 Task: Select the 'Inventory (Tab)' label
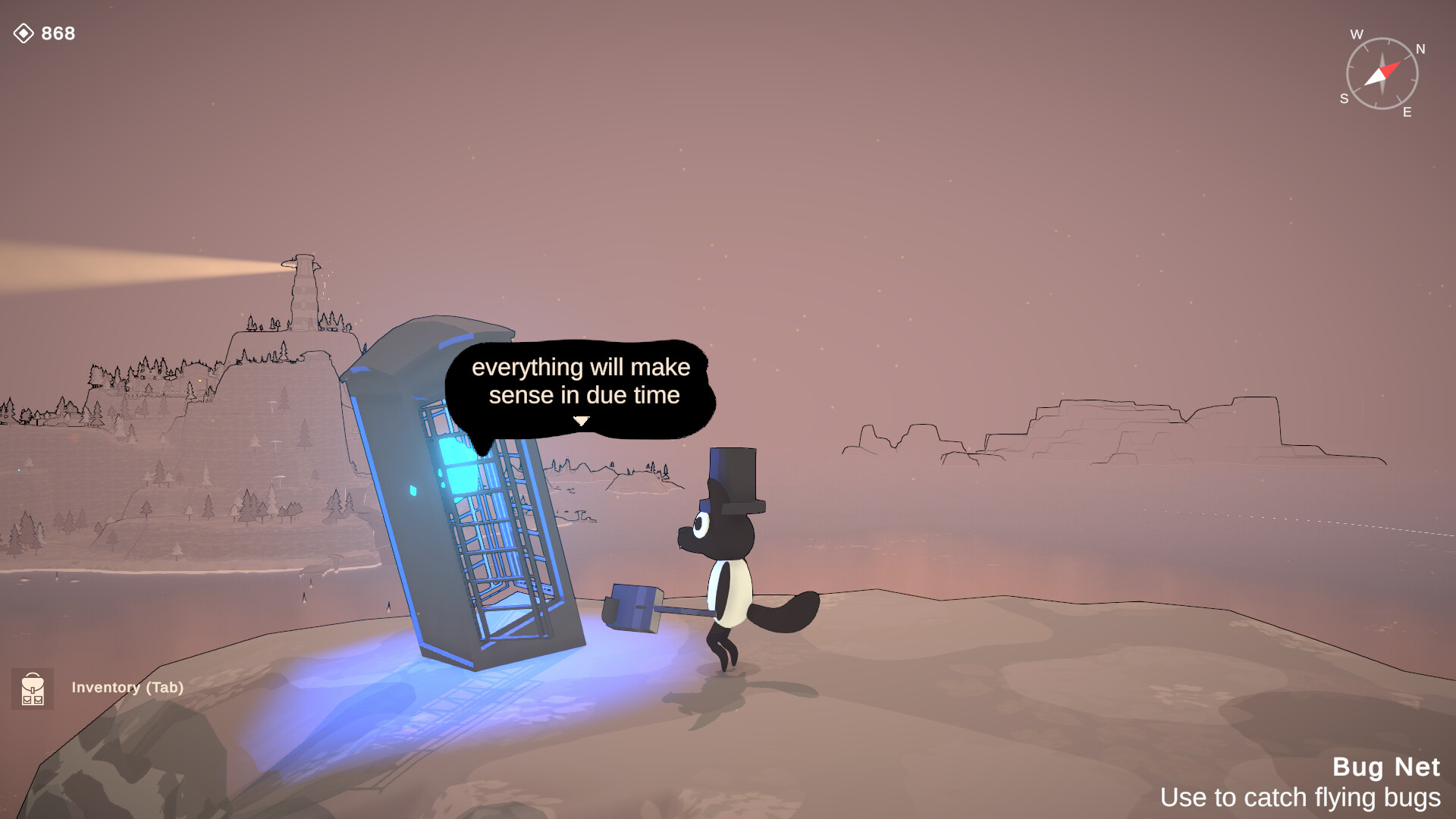[x=127, y=688]
